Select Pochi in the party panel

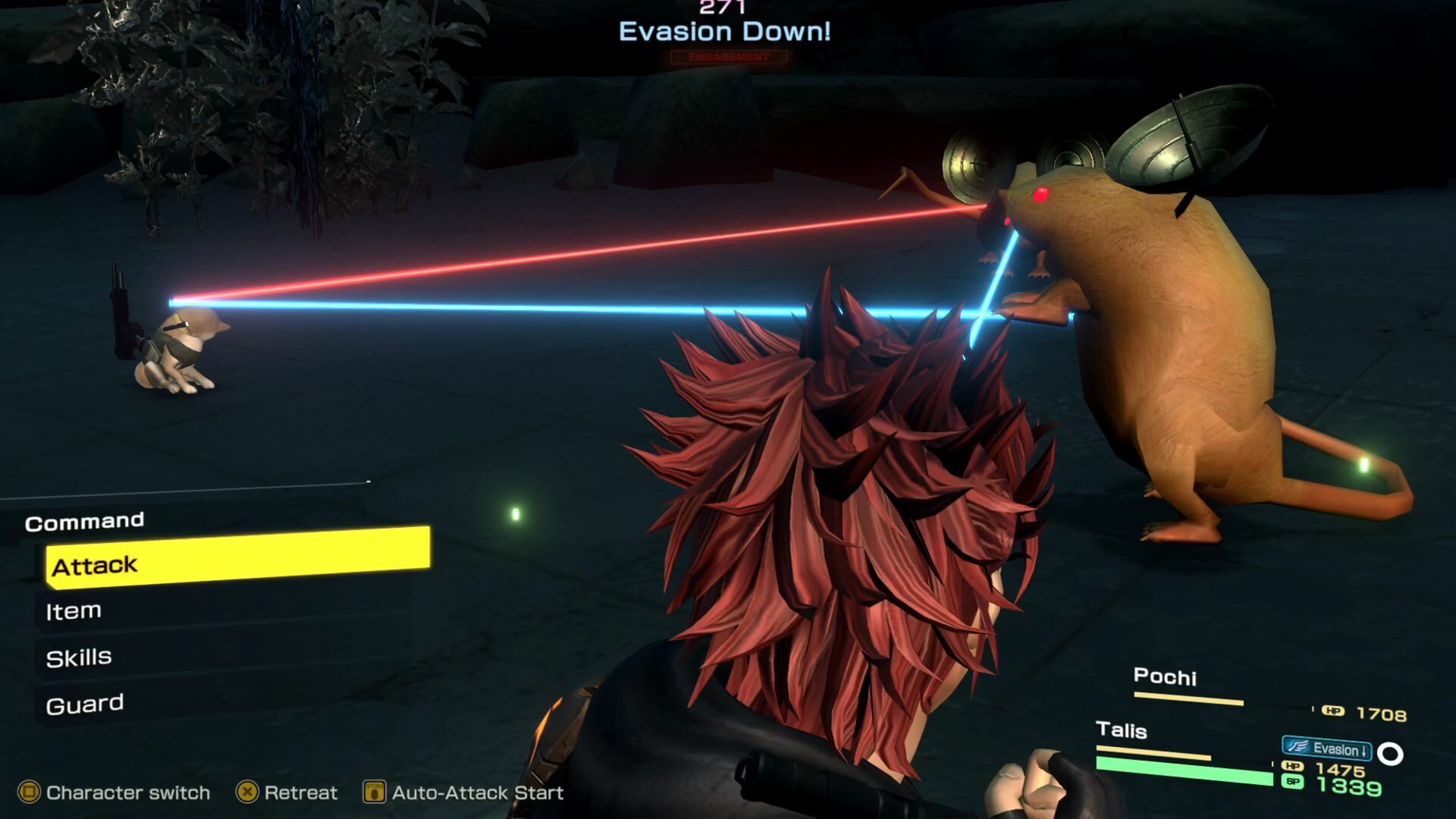1165,676
